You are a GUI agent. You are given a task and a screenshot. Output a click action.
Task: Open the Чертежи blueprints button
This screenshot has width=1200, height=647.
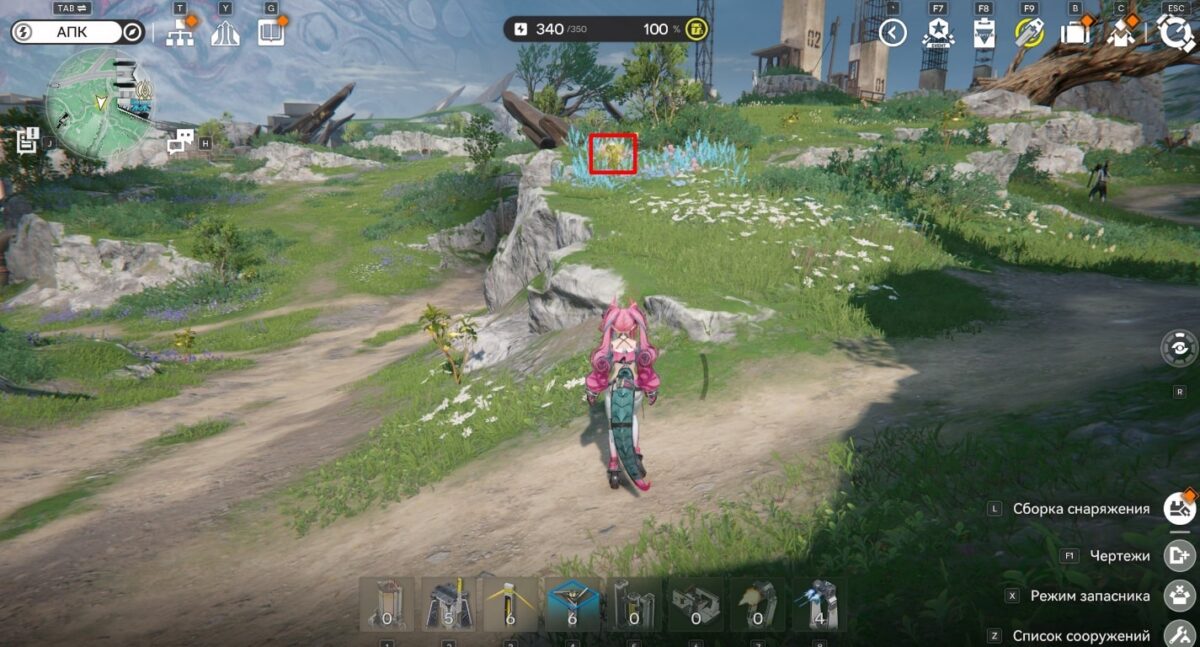click(x=1180, y=555)
